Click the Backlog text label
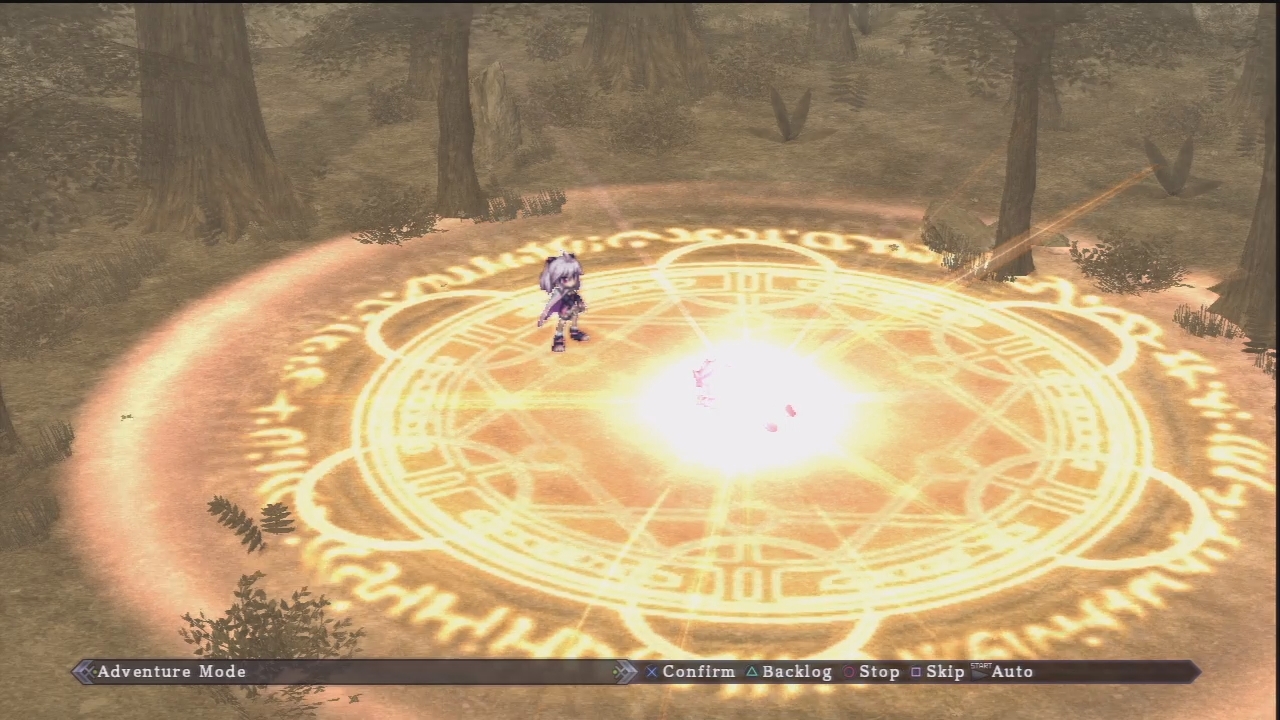This screenshot has width=1280, height=720. click(796, 671)
